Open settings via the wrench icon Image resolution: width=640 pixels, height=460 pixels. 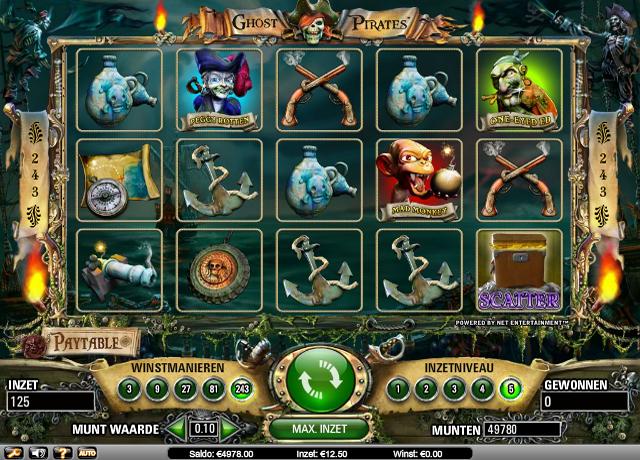(14, 453)
